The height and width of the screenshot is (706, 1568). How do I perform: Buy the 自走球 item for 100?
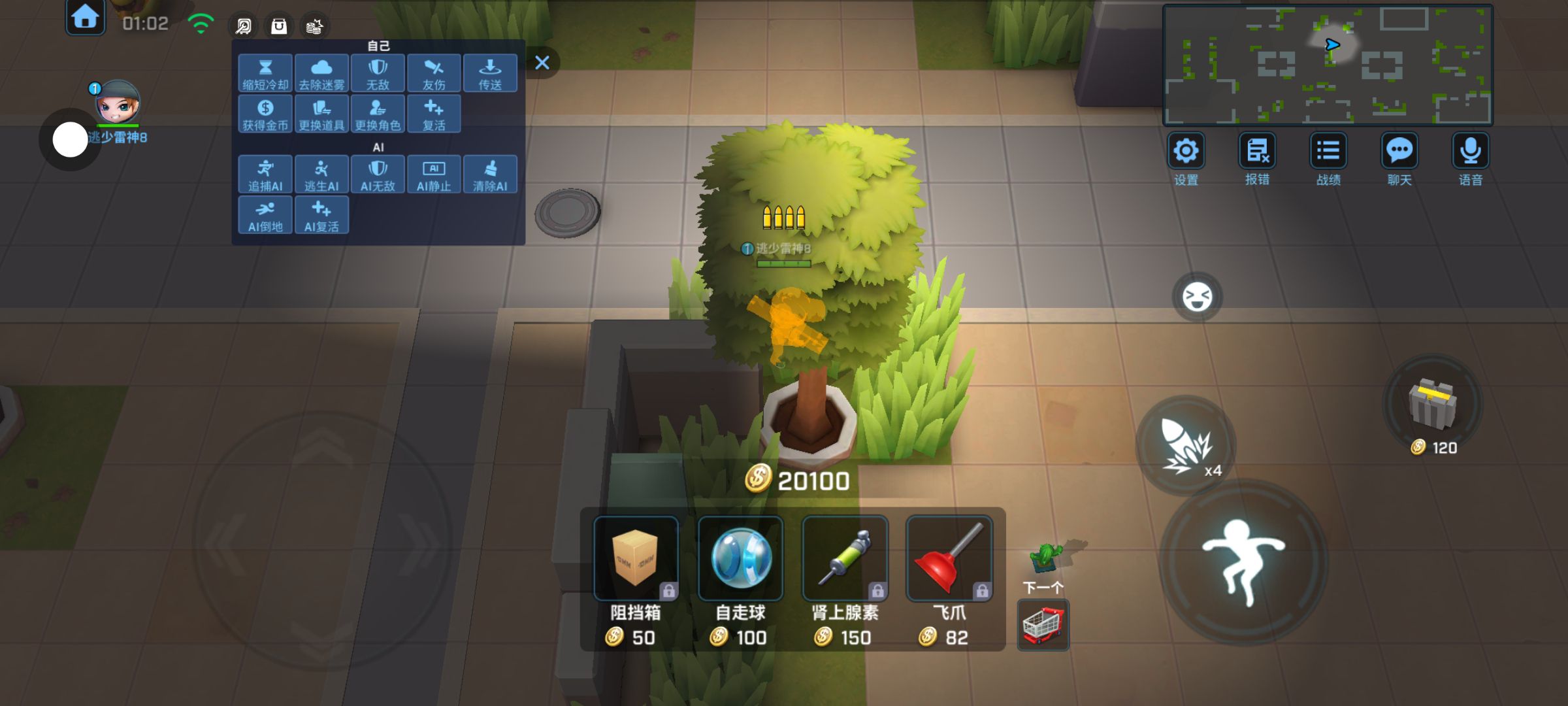pos(740,559)
